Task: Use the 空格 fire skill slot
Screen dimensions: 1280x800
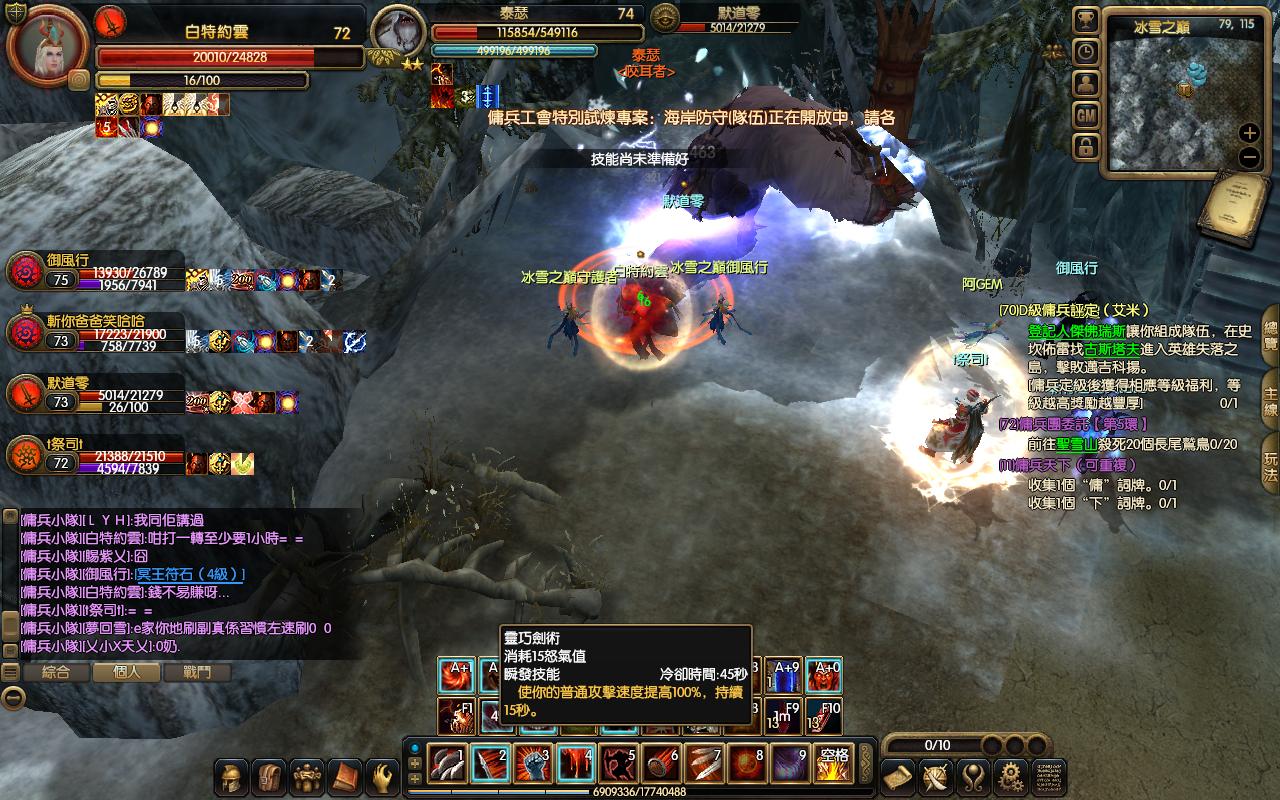Action: pyautogui.click(x=832, y=765)
